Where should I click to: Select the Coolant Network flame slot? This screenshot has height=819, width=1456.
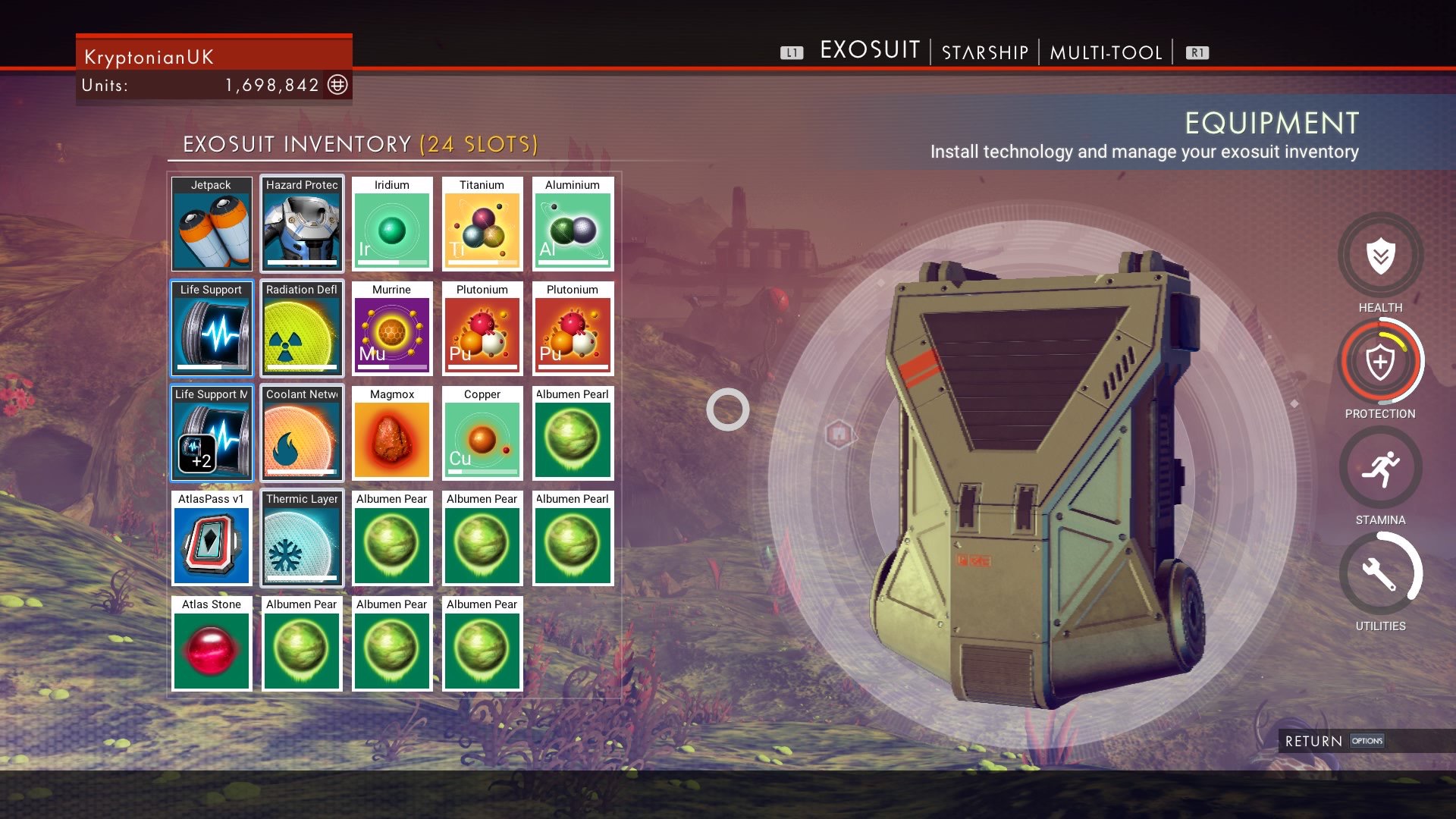click(302, 434)
